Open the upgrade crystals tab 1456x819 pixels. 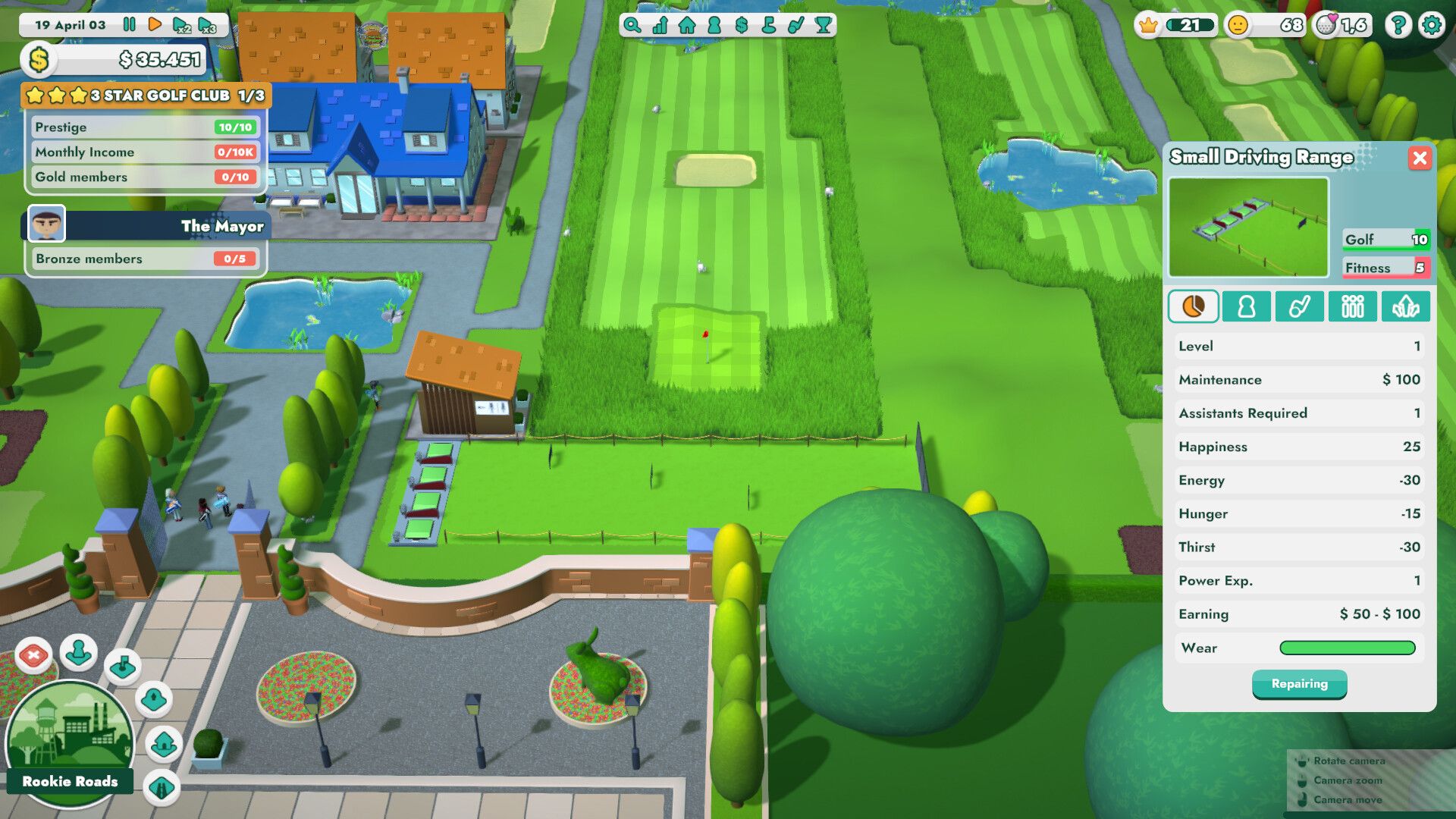(1407, 306)
